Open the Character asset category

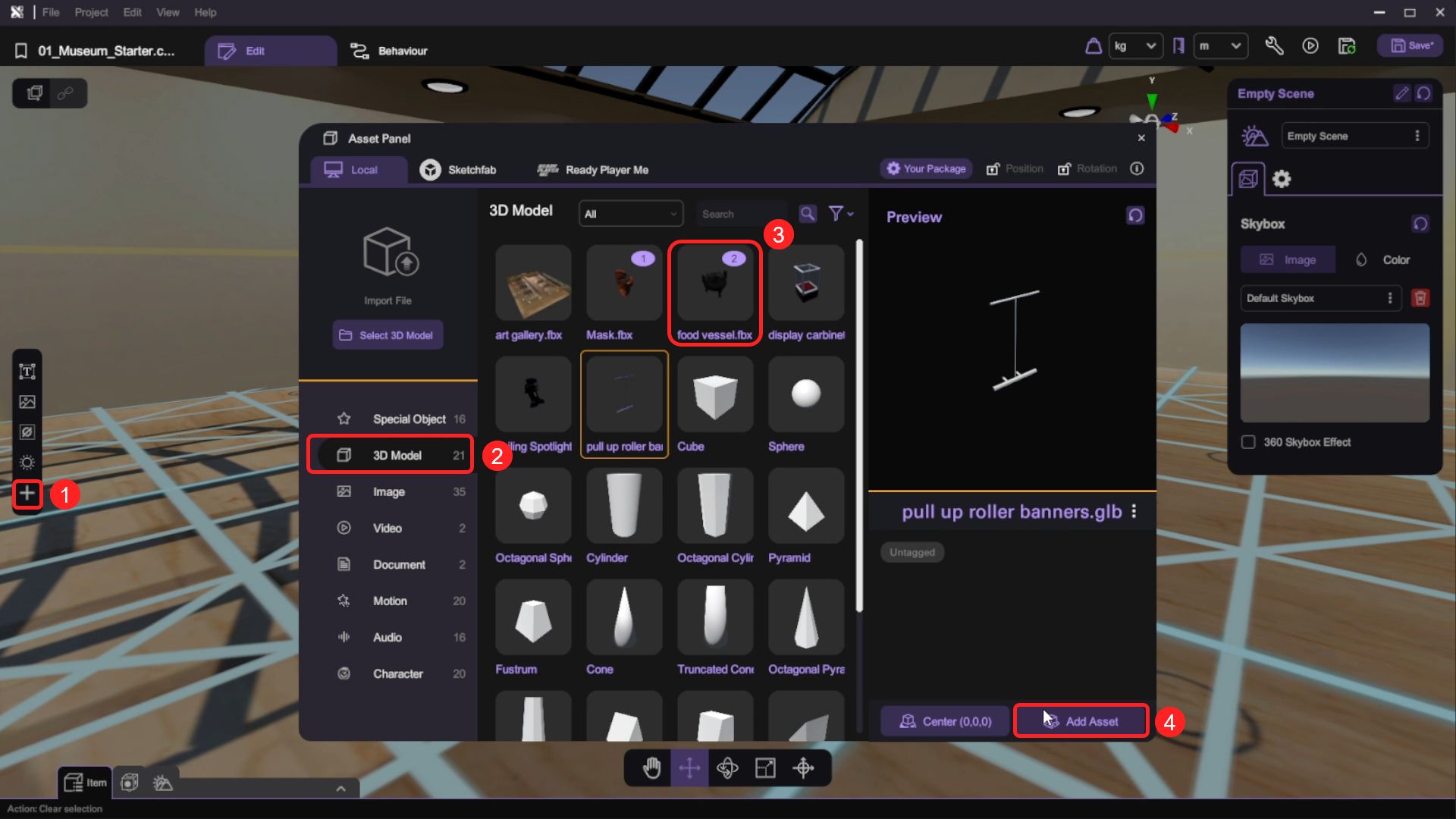pos(397,673)
